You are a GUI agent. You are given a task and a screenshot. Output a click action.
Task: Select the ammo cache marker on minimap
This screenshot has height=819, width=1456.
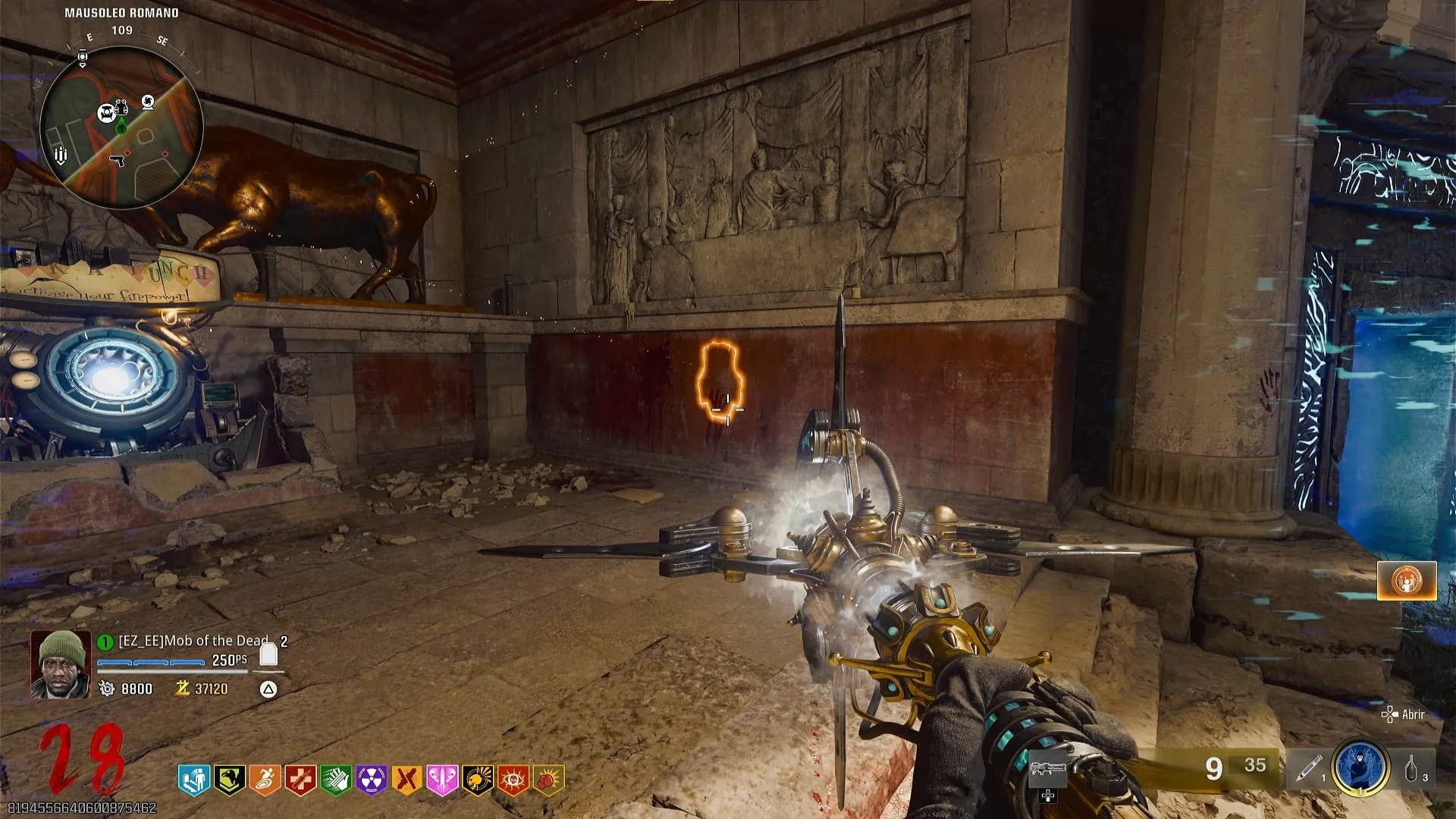[61, 155]
